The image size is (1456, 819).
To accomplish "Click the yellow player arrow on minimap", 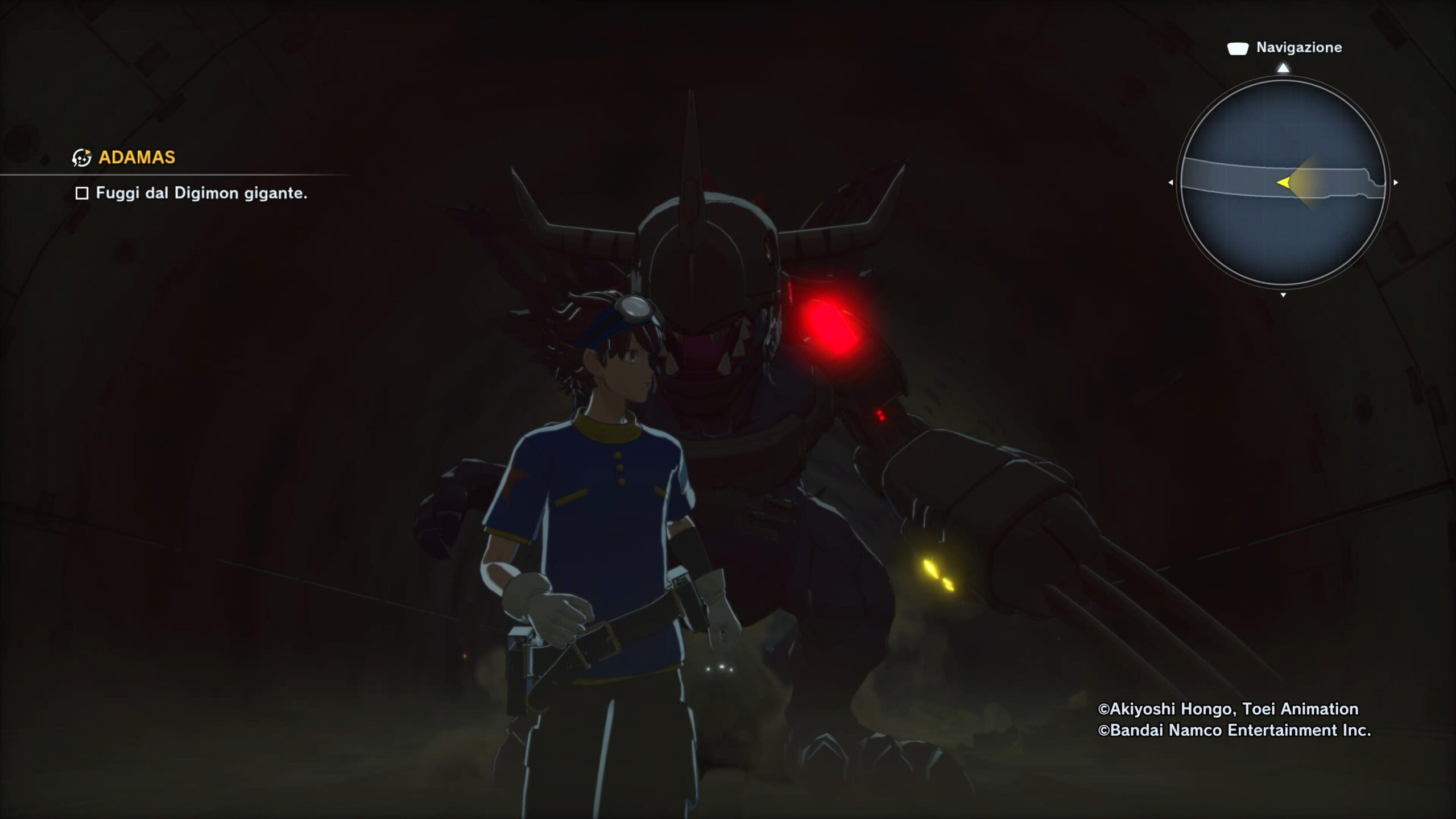I will [1284, 183].
